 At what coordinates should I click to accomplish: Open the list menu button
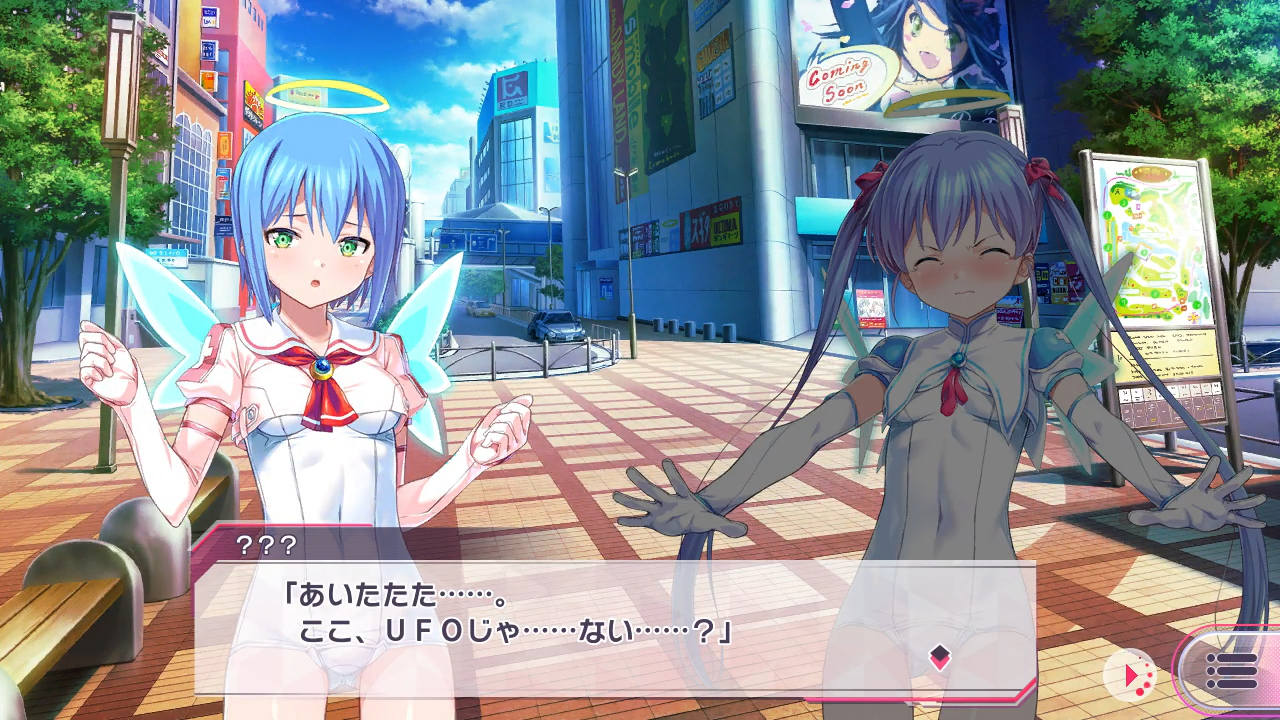tap(1231, 671)
